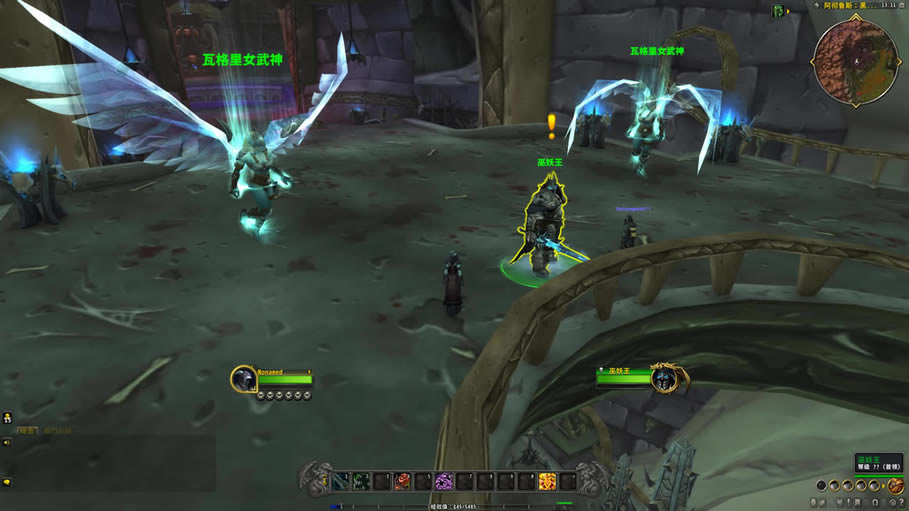Open the chat speech bubble menu

point(6,482)
